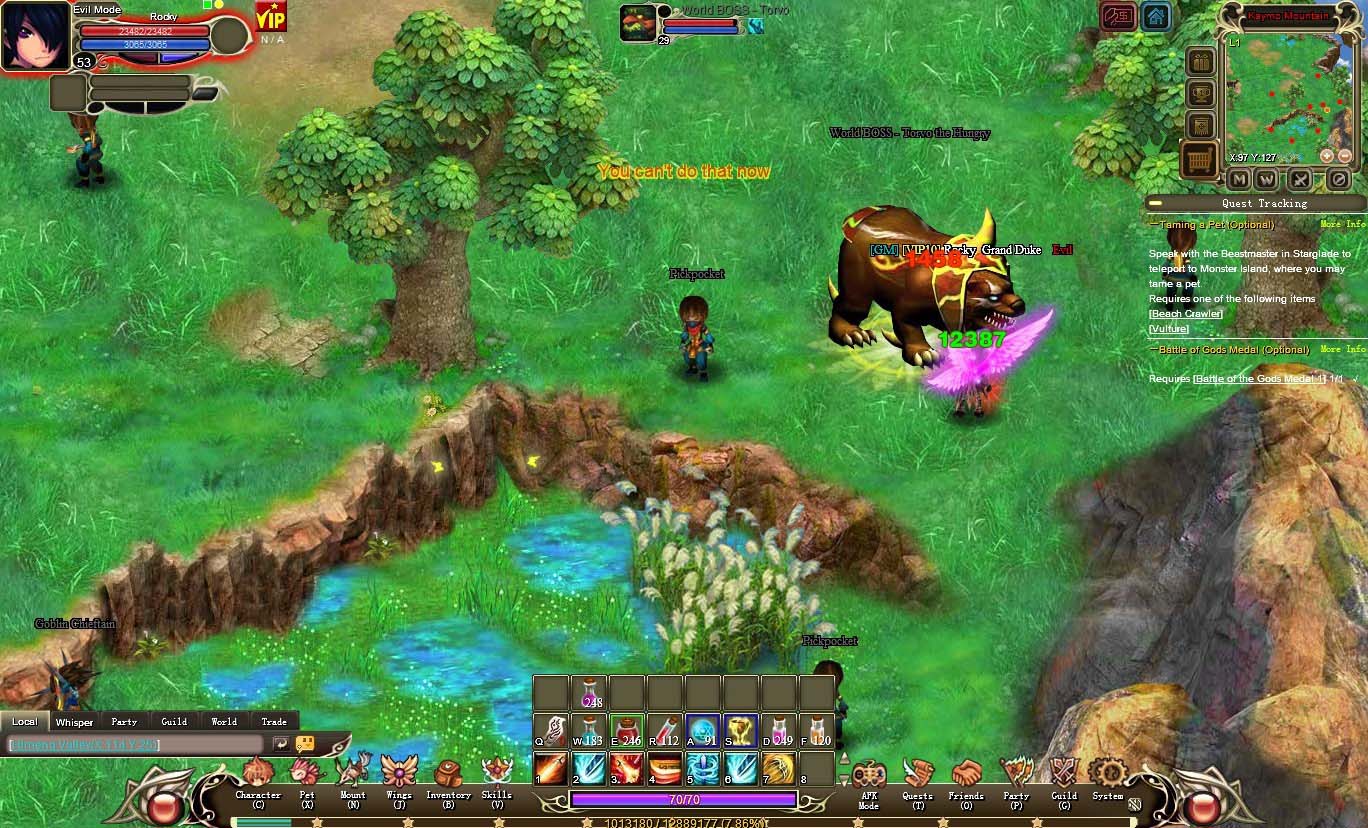
Task: Click the VIP badge
Action: (271, 17)
